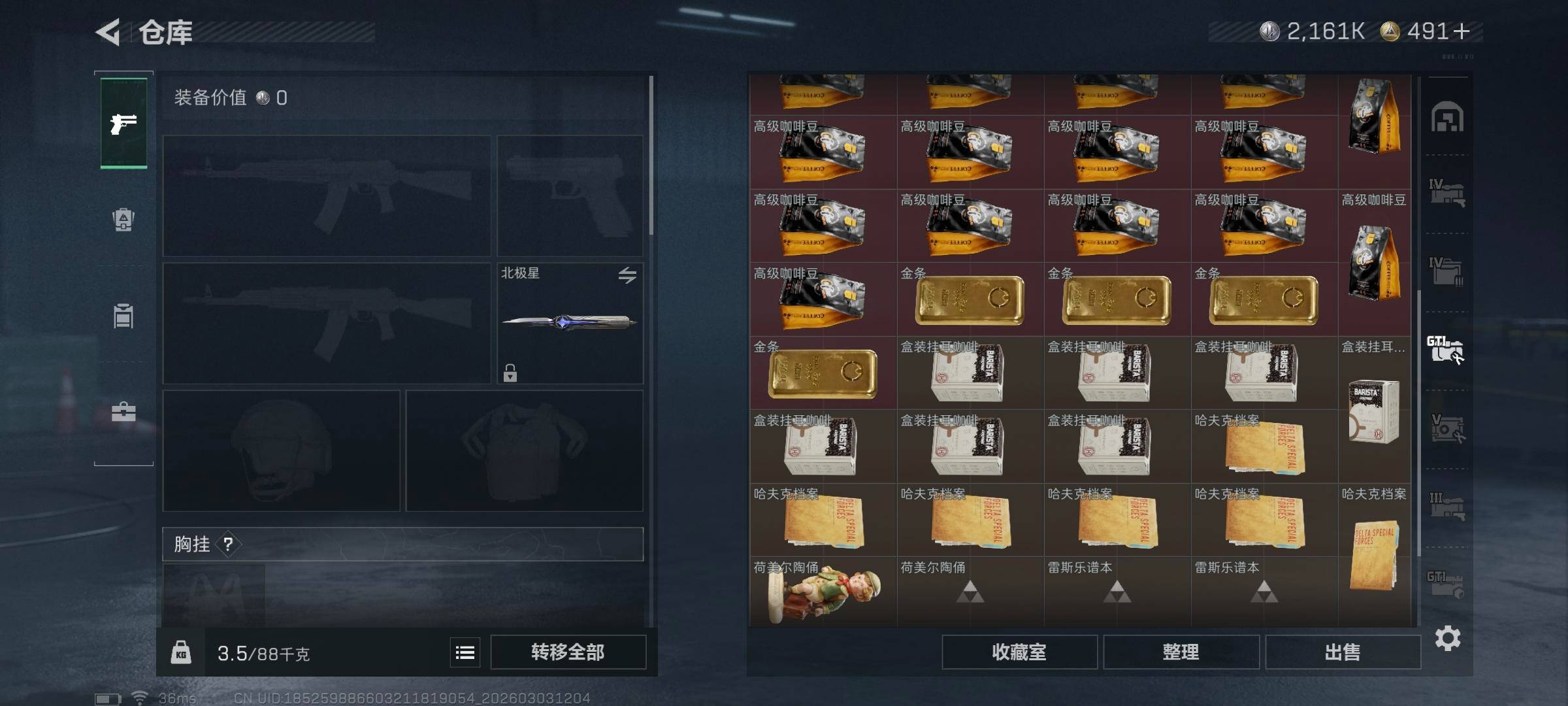This screenshot has width=1568, height=706.
Task: Open the 收藏室 collection room
Action: pyautogui.click(x=1019, y=652)
